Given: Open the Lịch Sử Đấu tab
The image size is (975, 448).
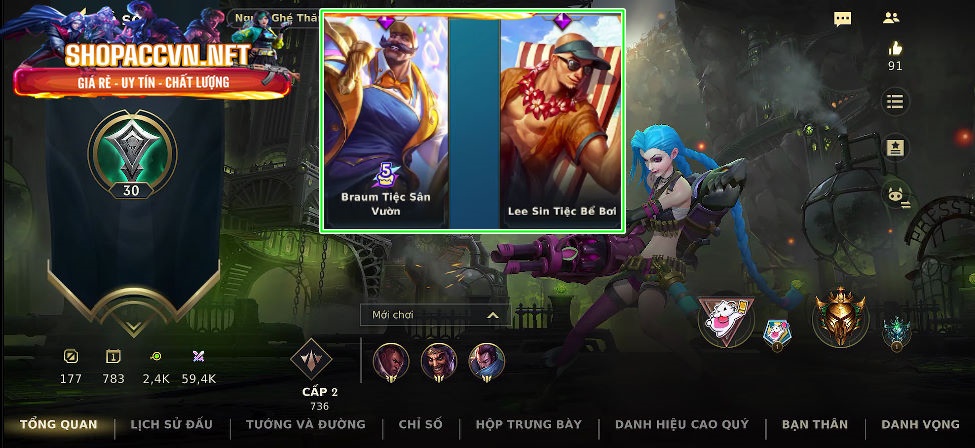Looking at the screenshot, I should tap(171, 425).
